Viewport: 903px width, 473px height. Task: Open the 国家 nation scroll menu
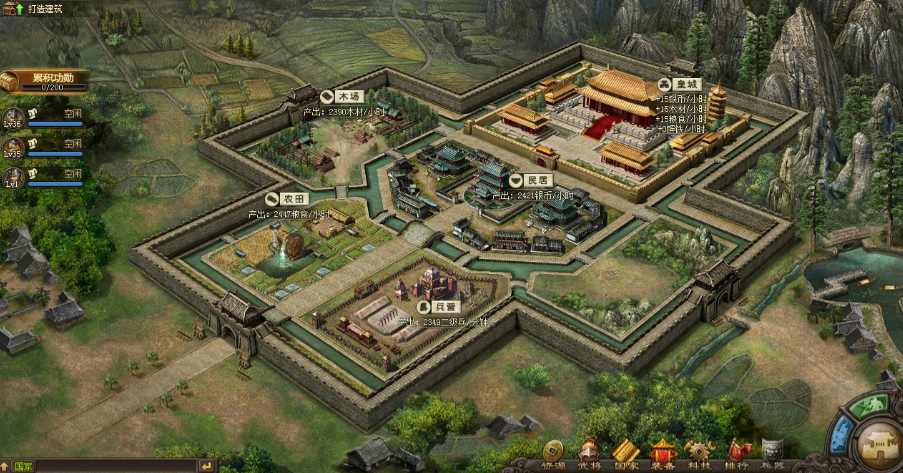[626, 453]
